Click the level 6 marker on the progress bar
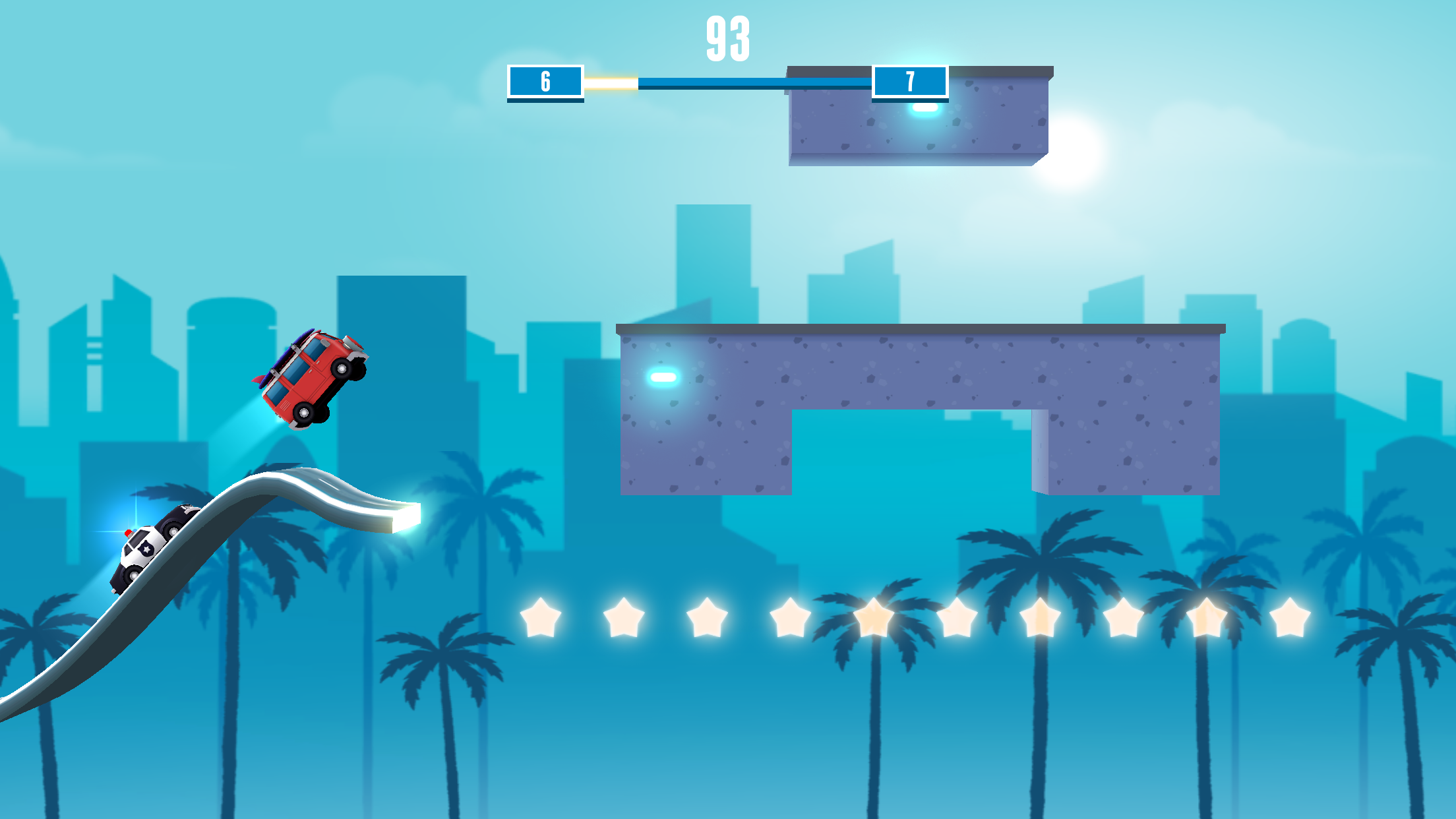The image size is (1456, 819). pos(545,80)
